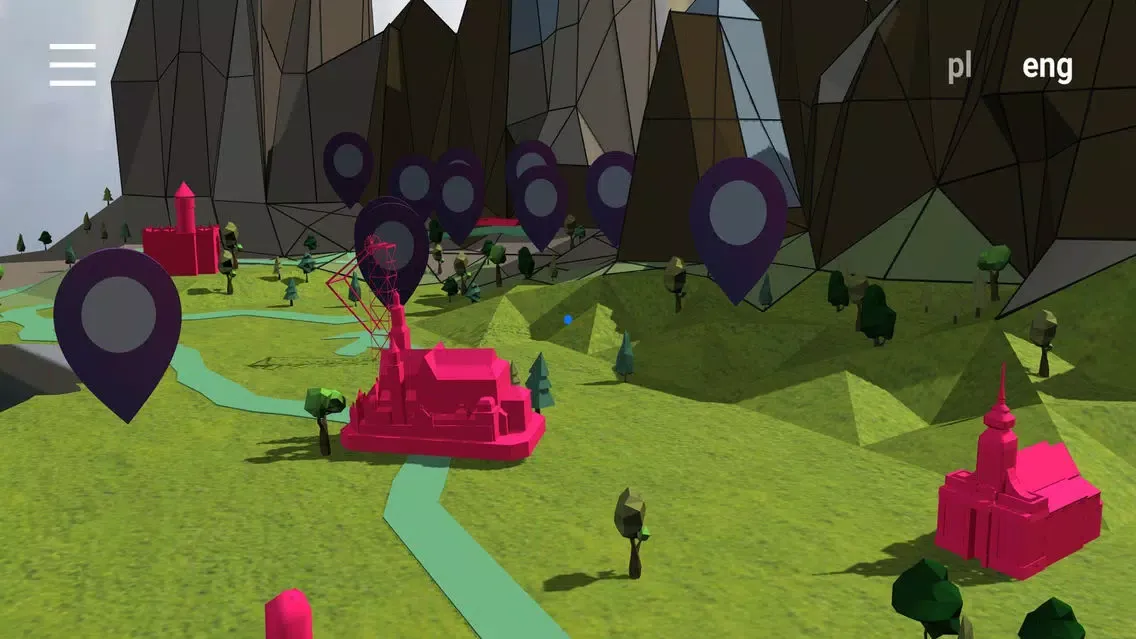
Task: Select the map pin above the wireframe tower
Action: pos(393,243)
